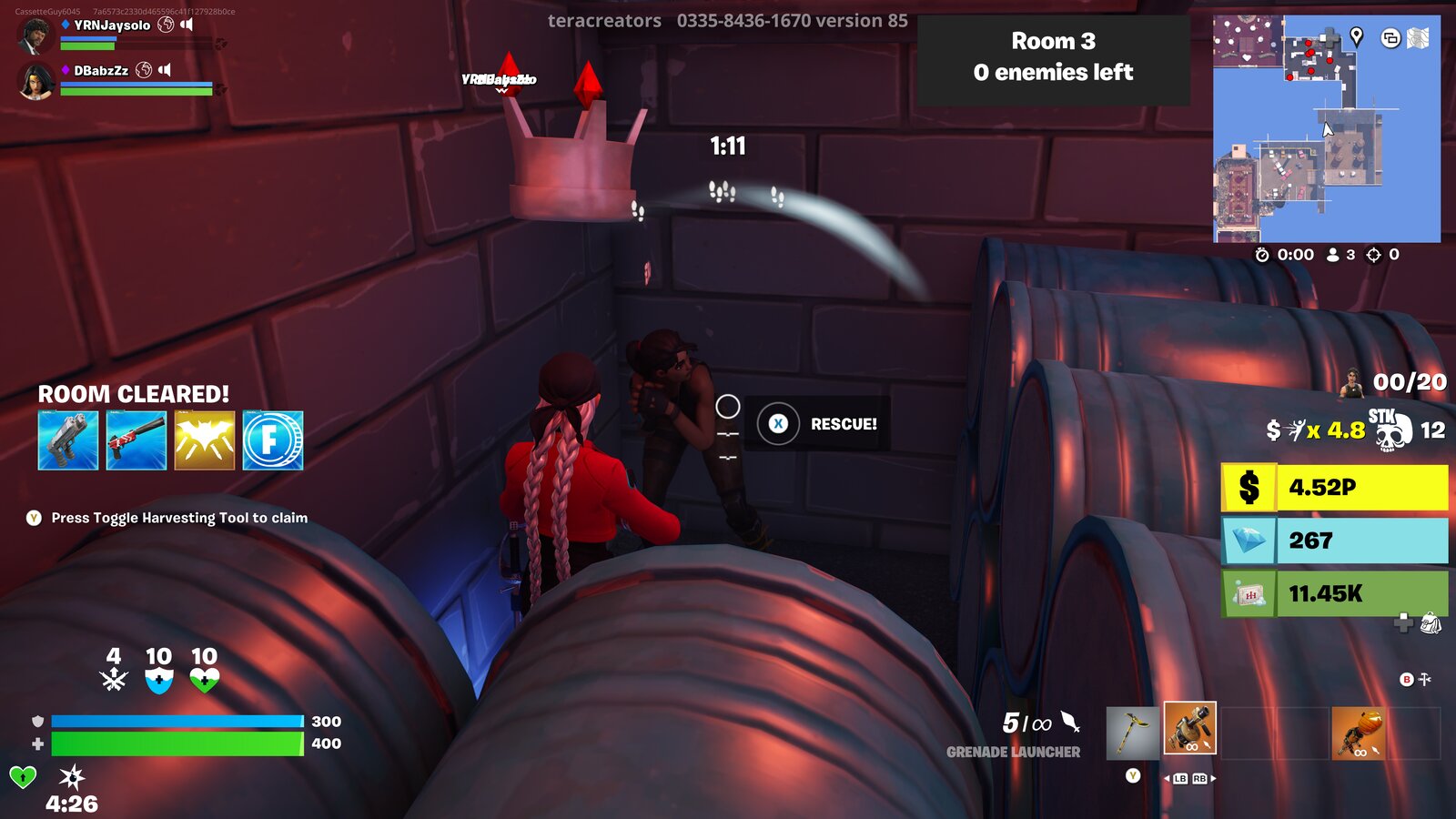Viewport: 1456px width, 819px height.
Task: Mute YRNJaysolo's voice chat speaker
Action: pos(188,25)
